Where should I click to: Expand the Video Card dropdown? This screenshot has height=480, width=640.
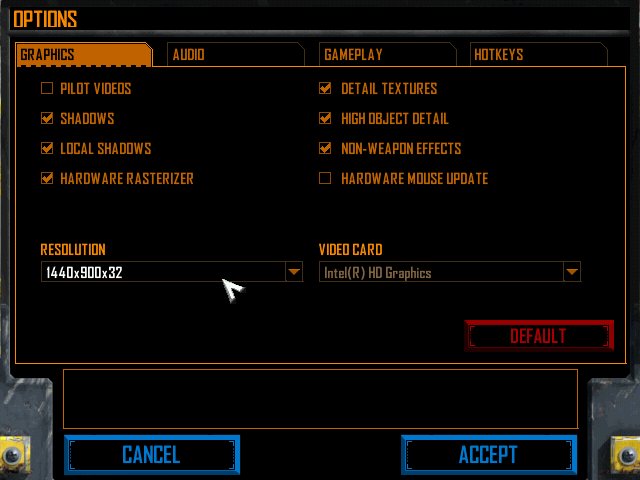click(571, 272)
